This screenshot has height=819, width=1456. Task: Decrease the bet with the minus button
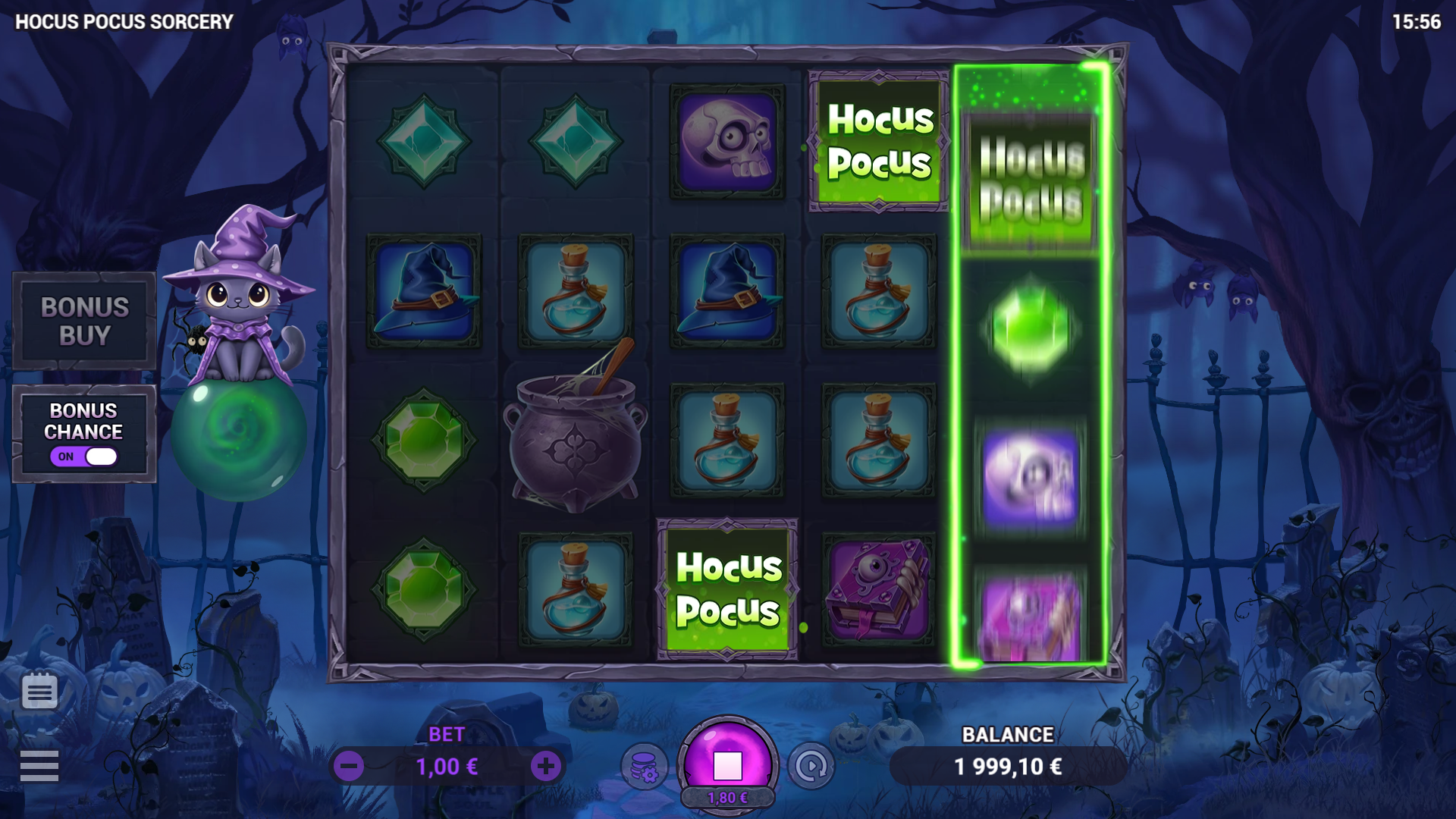click(349, 767)
